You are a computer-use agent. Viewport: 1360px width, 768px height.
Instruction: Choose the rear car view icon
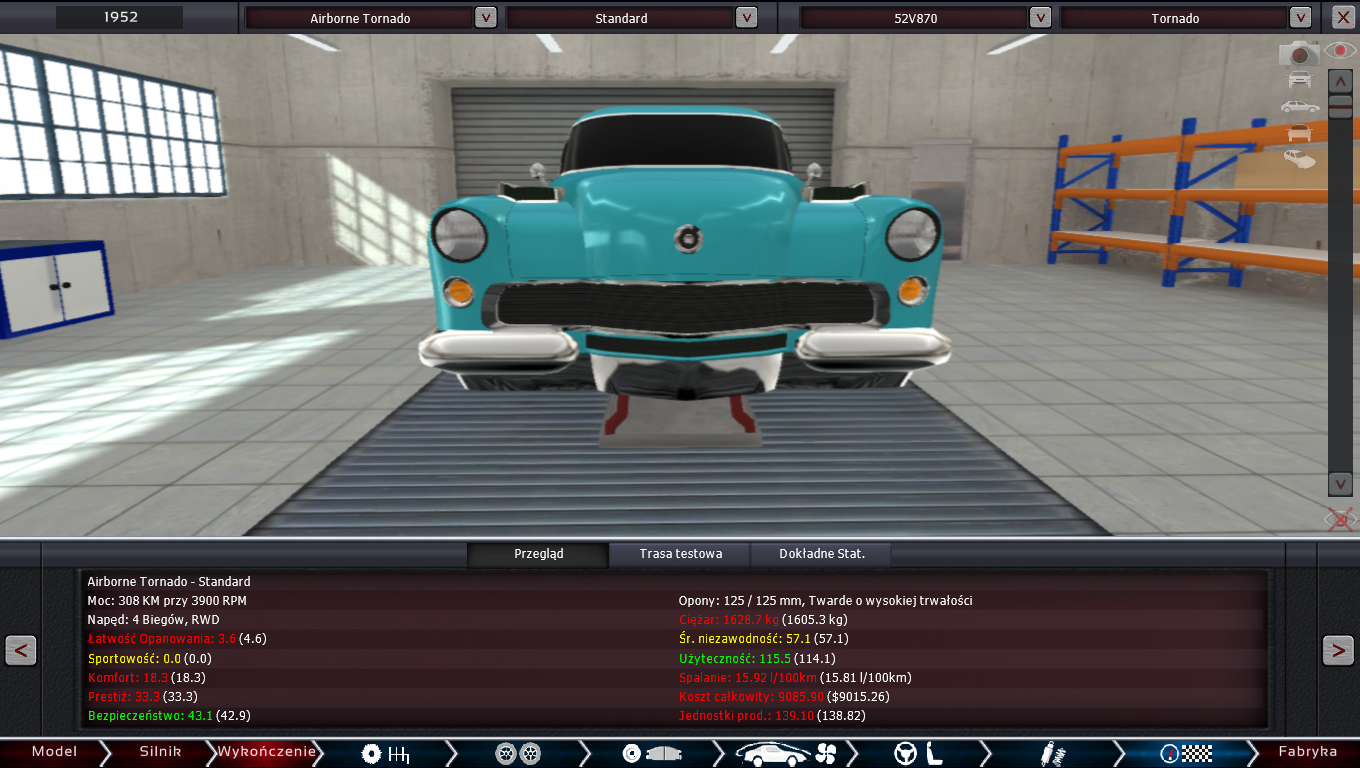1299,132
